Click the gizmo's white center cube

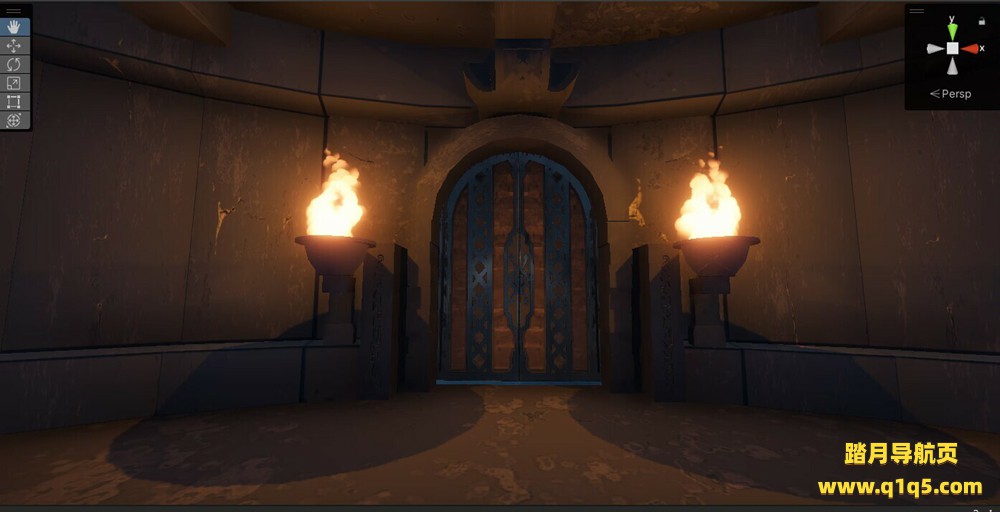pos(952,48)
